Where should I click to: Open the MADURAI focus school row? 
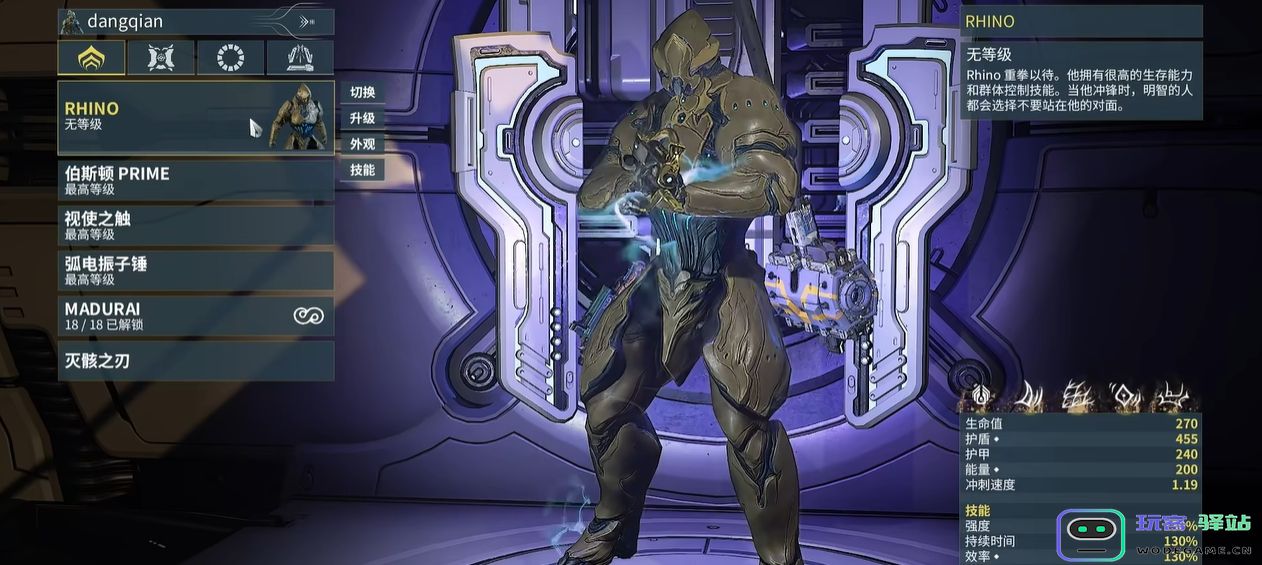coord(196,316)
